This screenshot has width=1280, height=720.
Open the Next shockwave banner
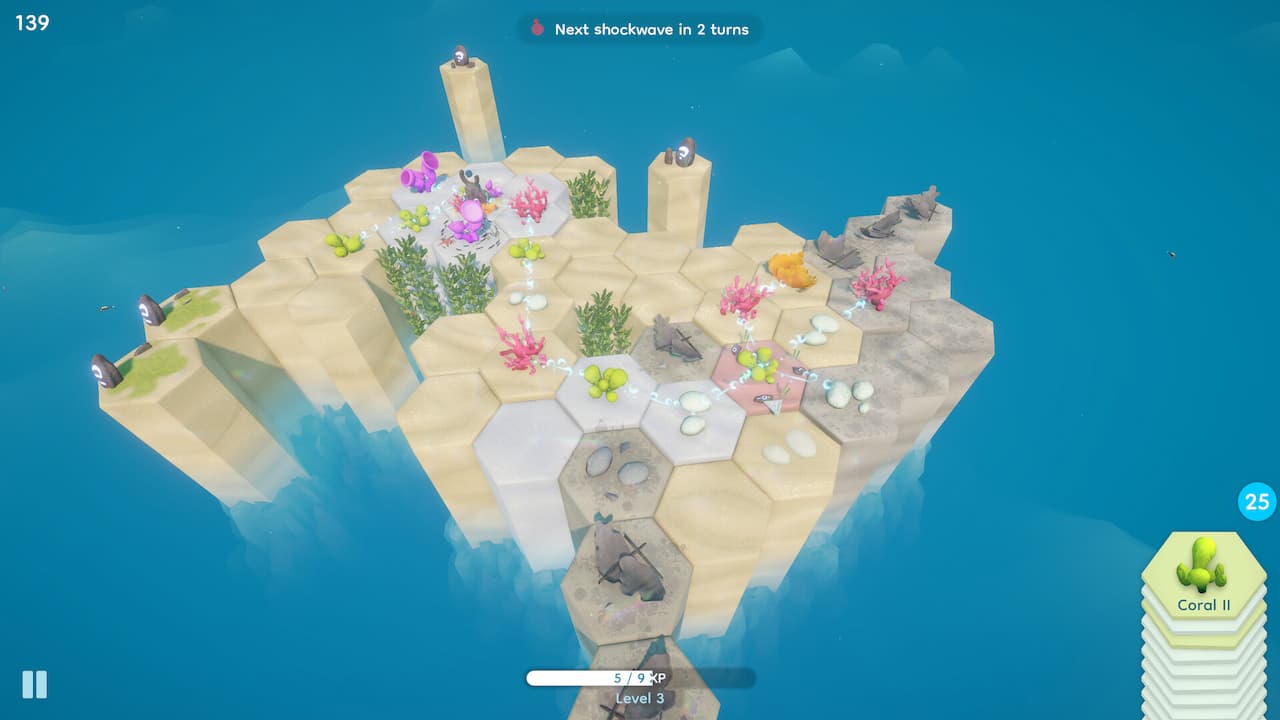pyautogui.click(x=640, y=29)
